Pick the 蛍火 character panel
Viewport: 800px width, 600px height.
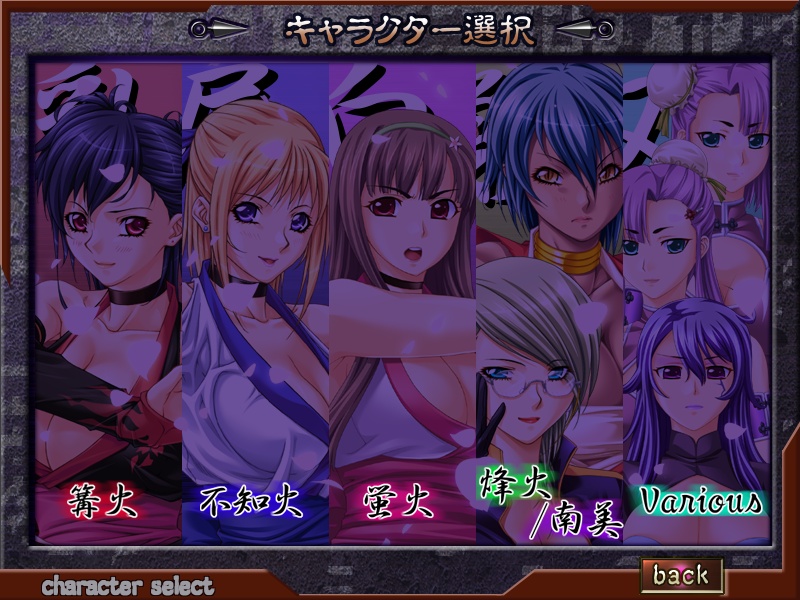[x=402, y=300]
